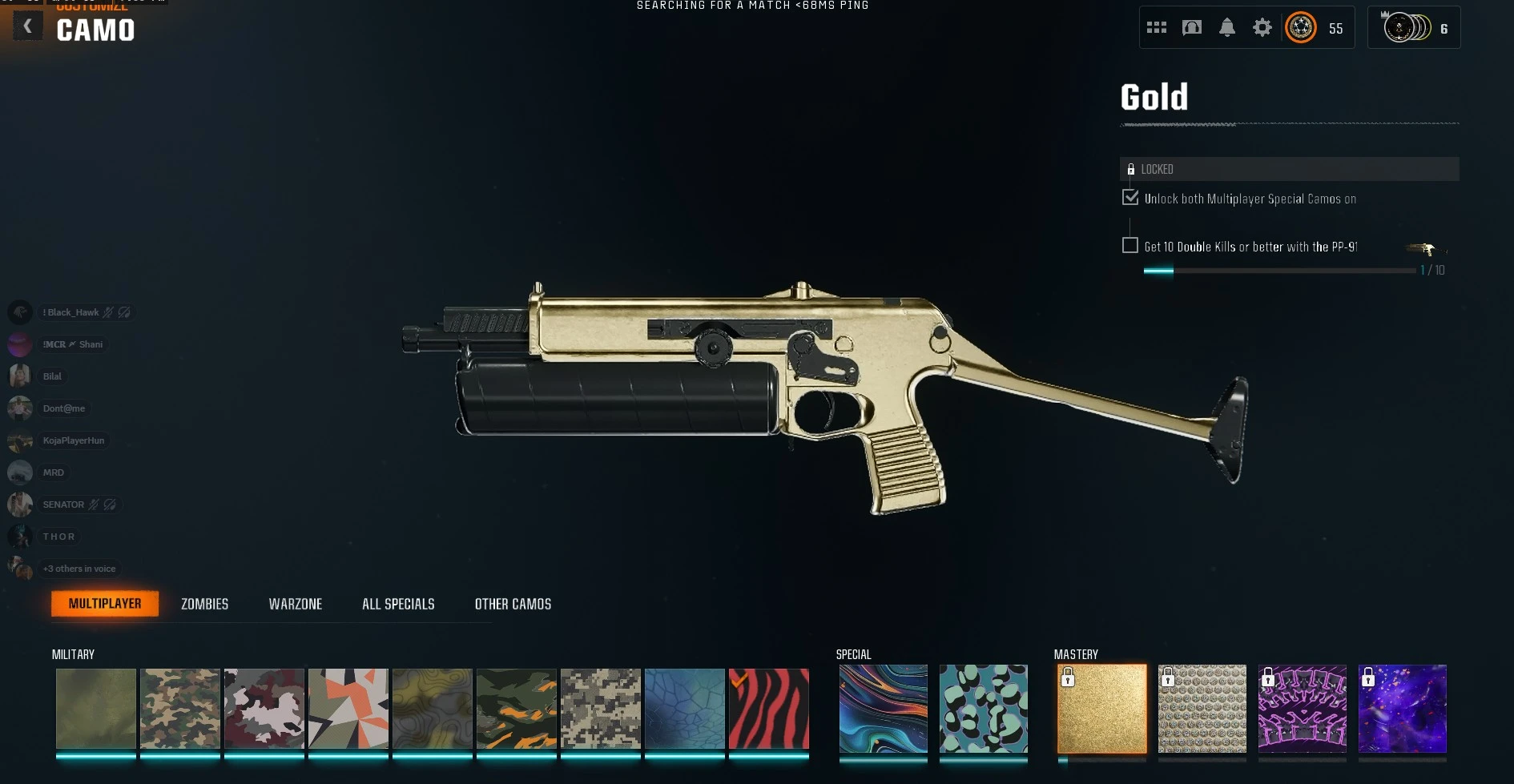Toggle the Get 10 Double Kills checkbox
This screenshot has width=1514, height=784.
tap(1130, 244)
